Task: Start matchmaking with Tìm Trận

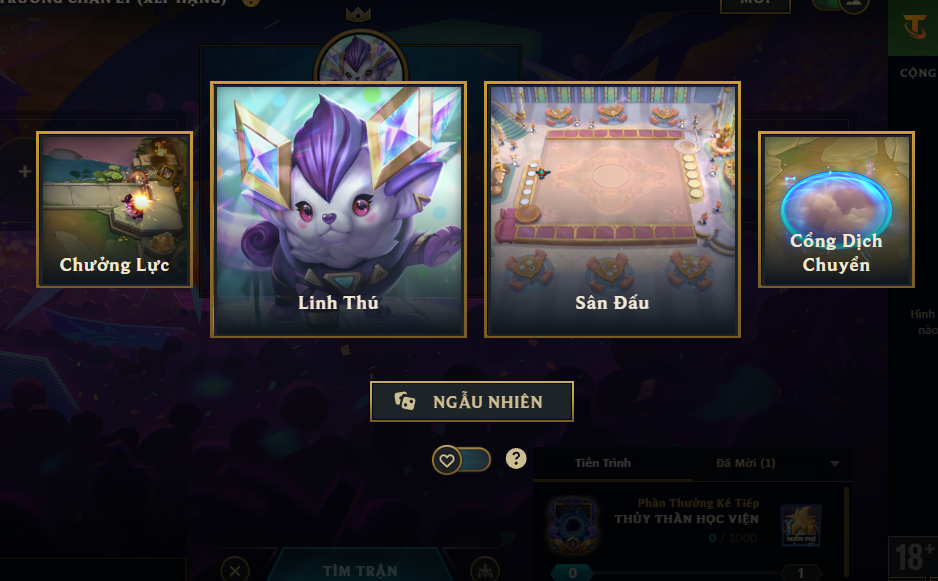Action: pyautogui.click(x=360, y=571)
